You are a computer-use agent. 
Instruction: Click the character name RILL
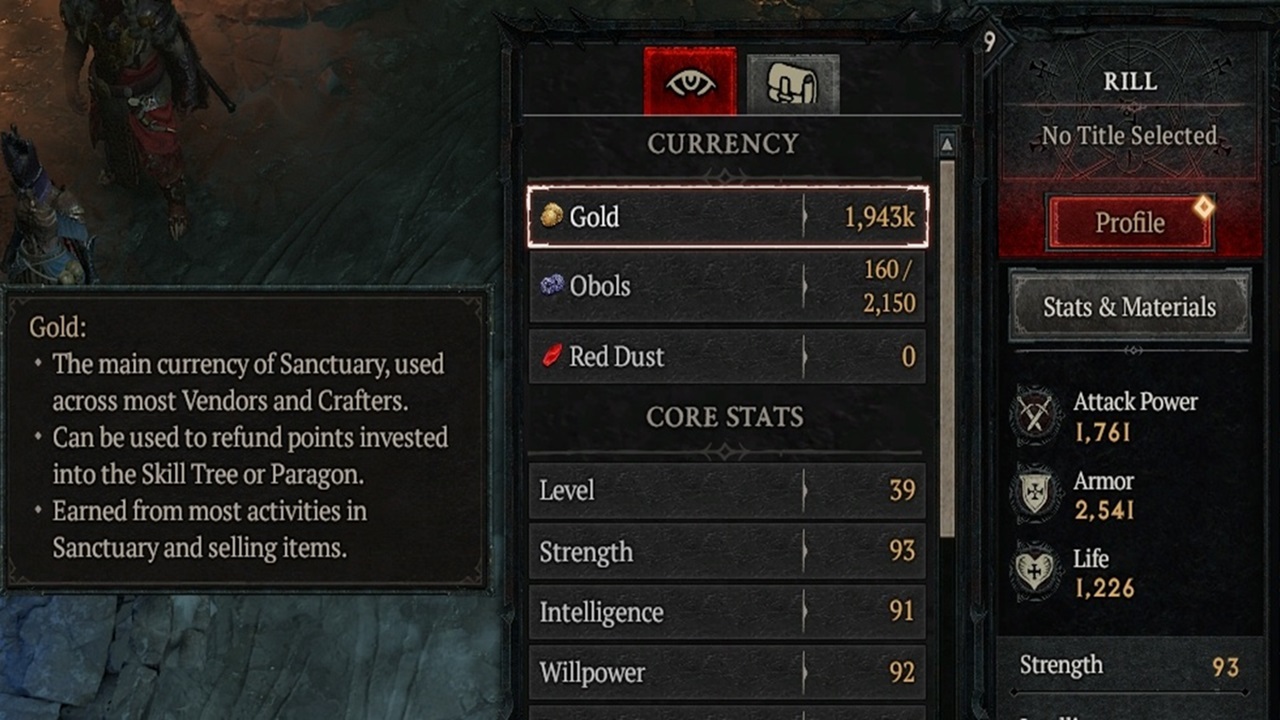pos(1130,82)
